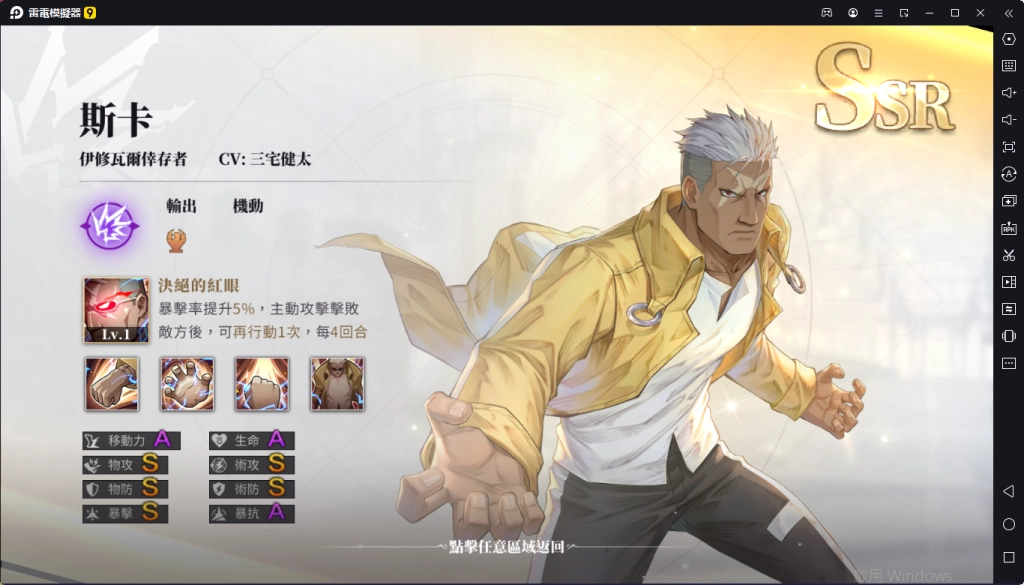
Task: Open the emulator keyboard mapping tool
Action: point(1009,65)
